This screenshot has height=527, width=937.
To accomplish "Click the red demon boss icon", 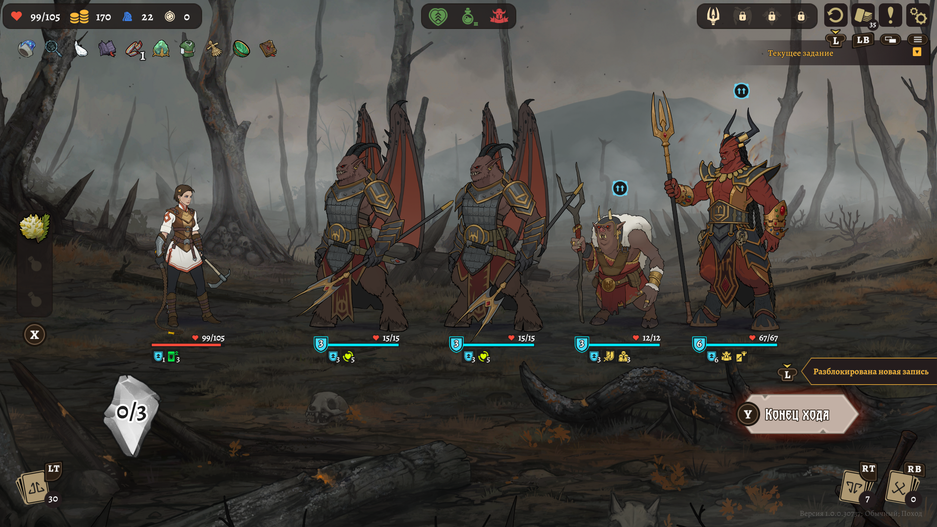I will (x=498, y=16).
